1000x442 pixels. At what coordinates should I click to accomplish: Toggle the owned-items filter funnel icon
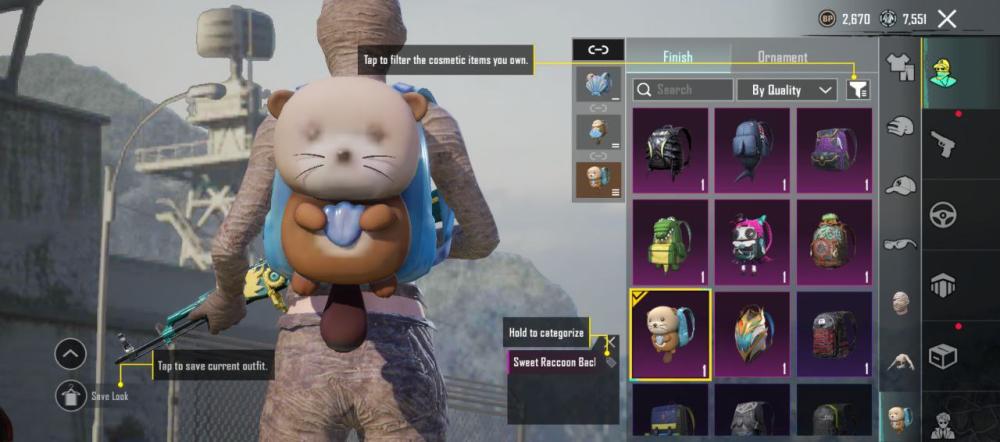click(x=857, y=90)
